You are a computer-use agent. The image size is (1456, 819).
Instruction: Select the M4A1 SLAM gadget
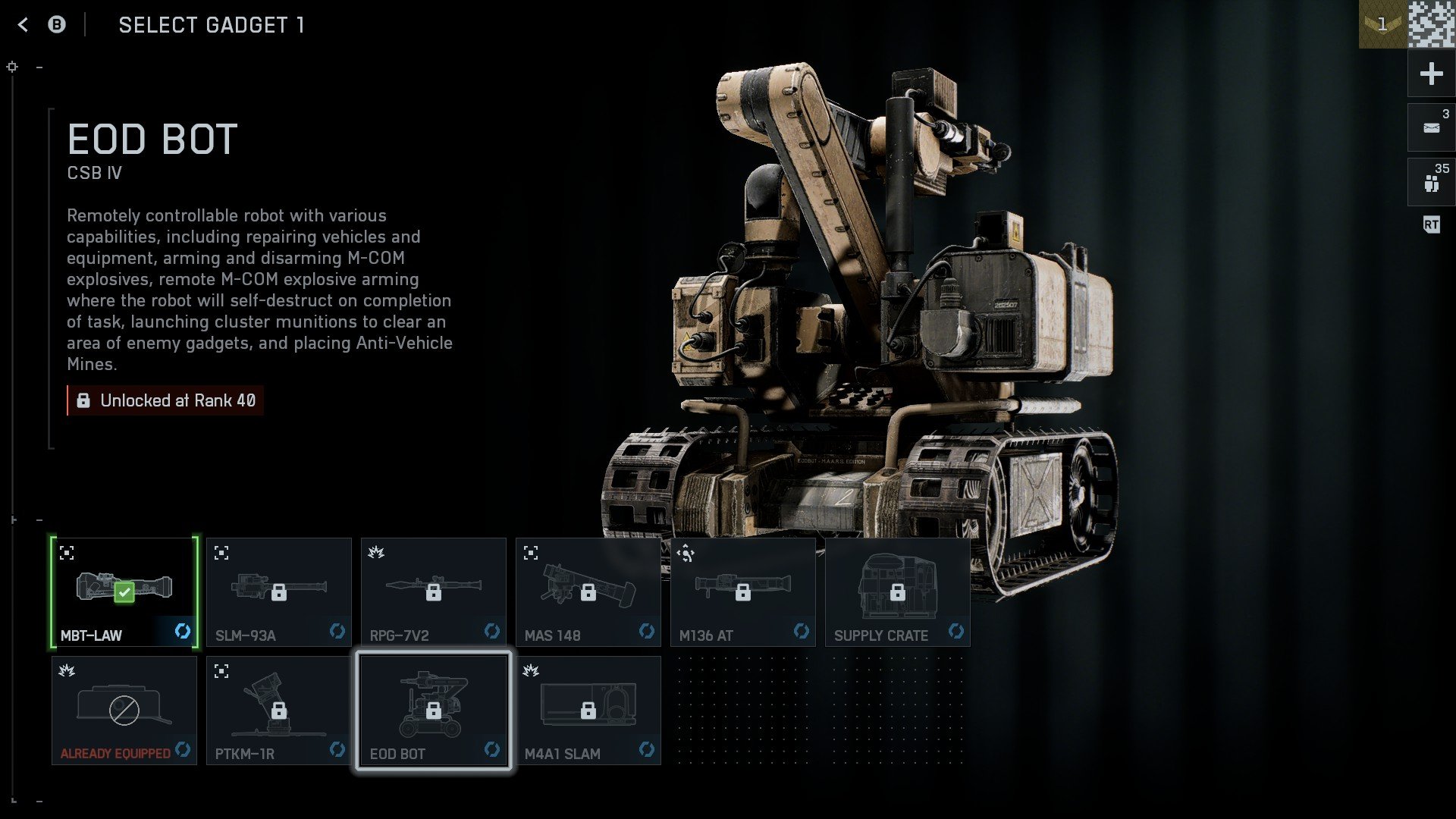click(588, 710)
